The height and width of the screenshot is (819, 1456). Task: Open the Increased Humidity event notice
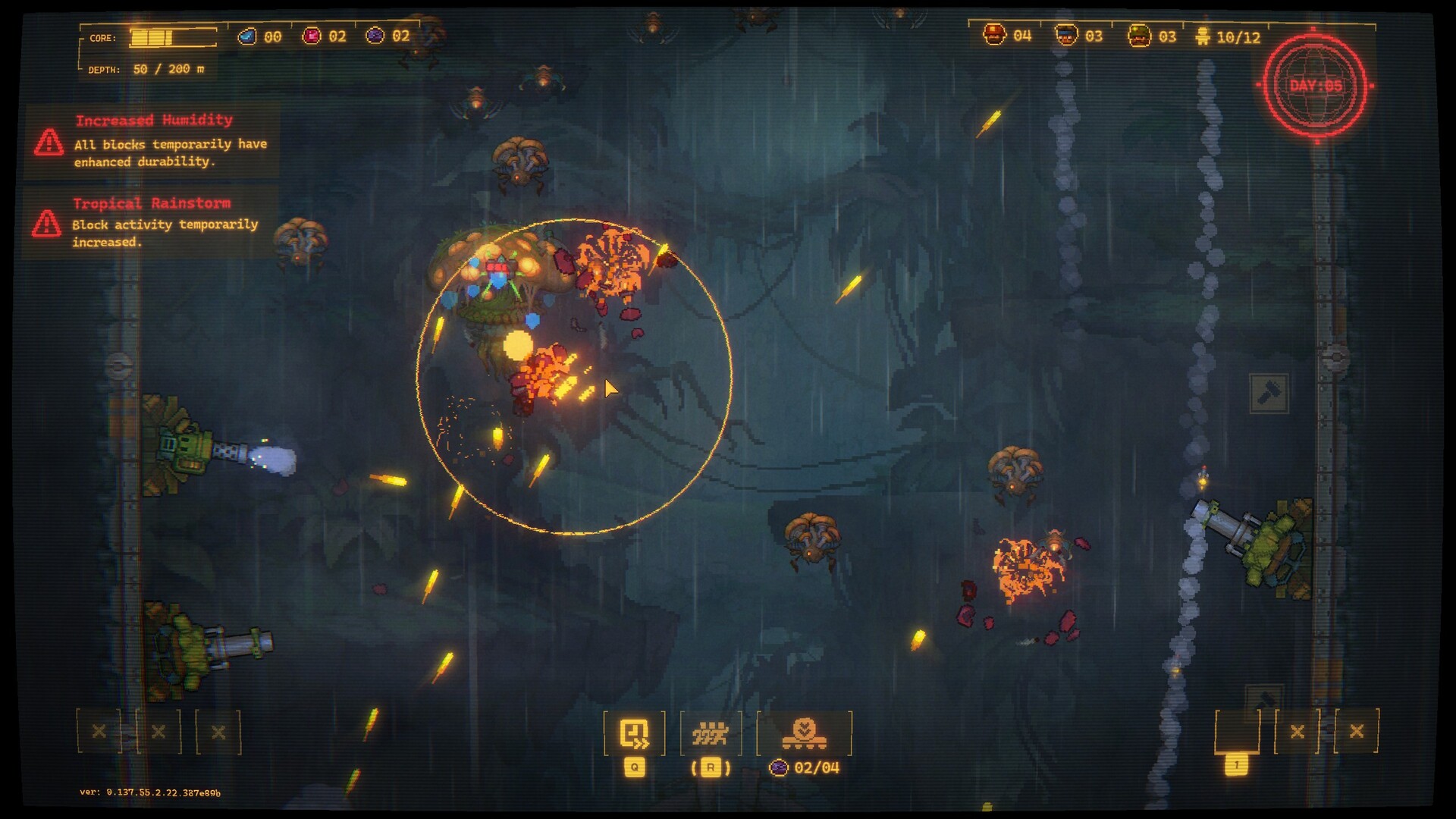tap(153, 141)
